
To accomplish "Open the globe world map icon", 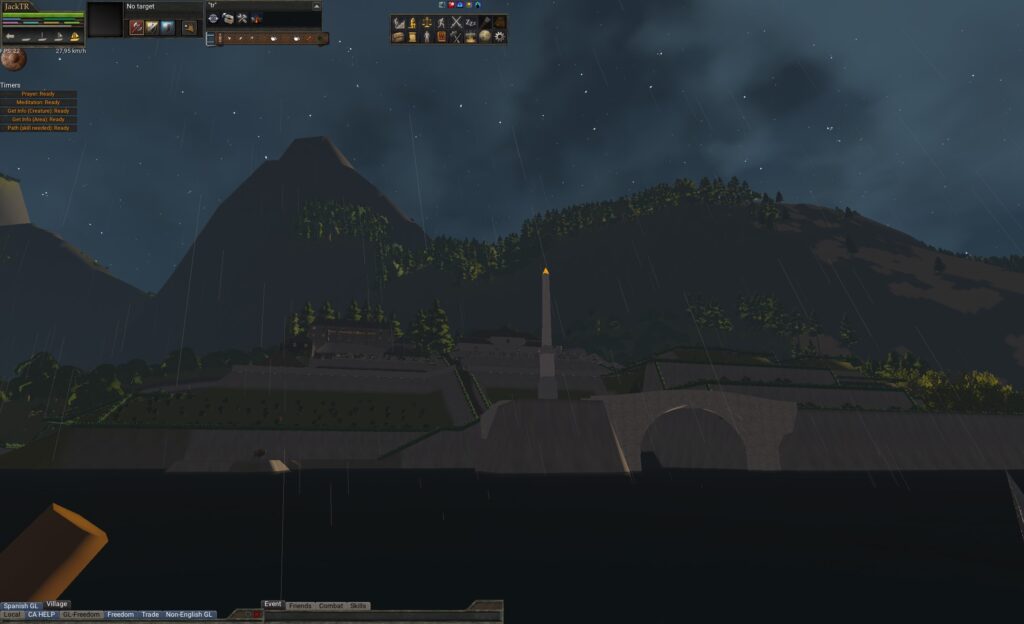I will point(485,37).
